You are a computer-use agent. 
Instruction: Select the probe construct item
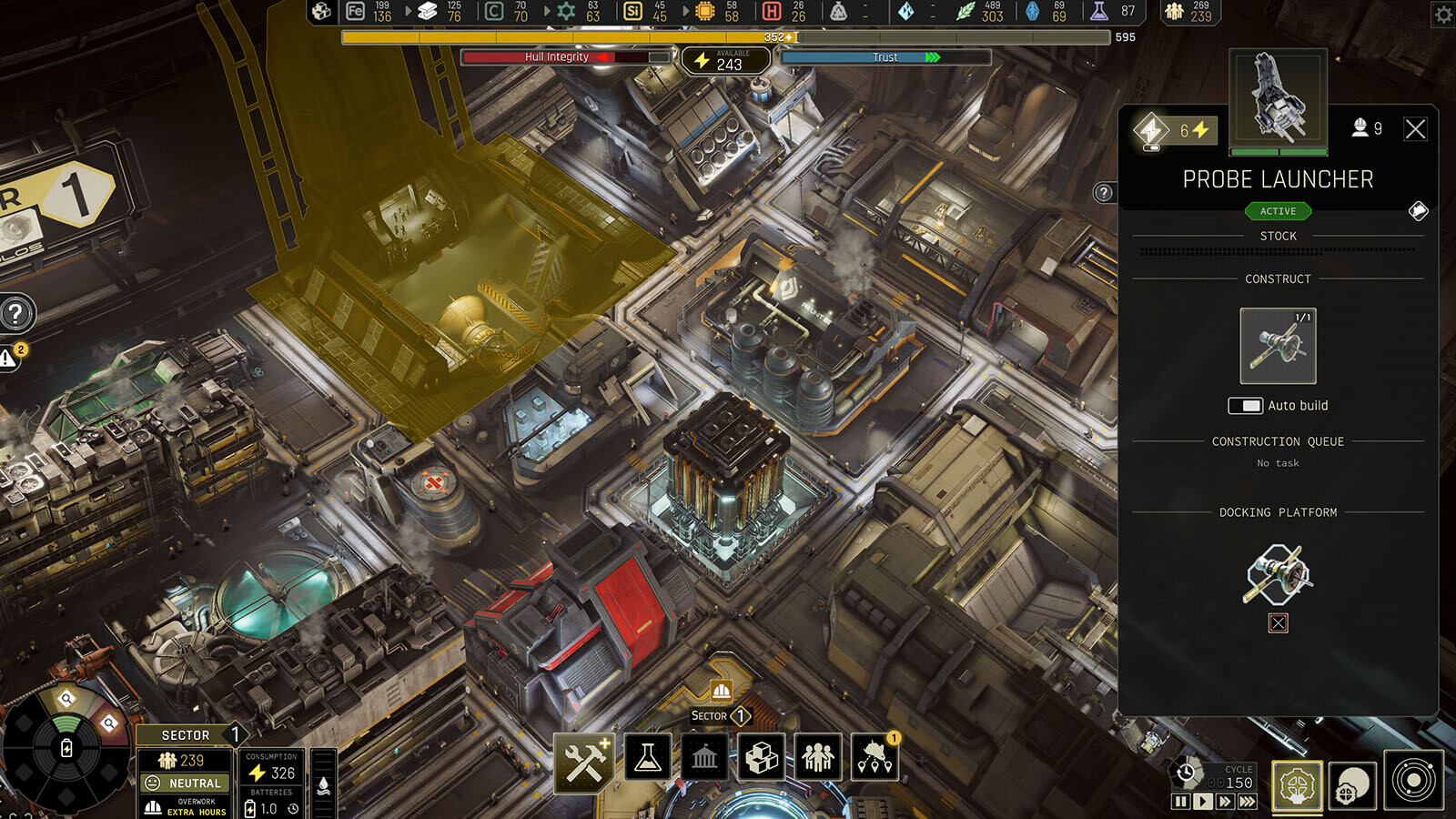pyautogui.click(x=1278, y=347)
